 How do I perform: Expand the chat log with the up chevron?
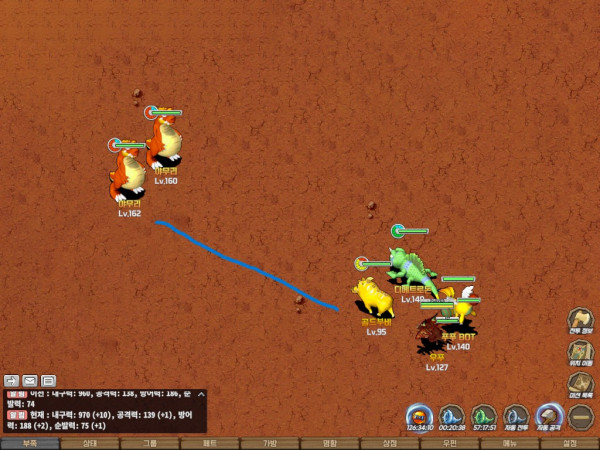pyautogui.click(x=201, y=395)
